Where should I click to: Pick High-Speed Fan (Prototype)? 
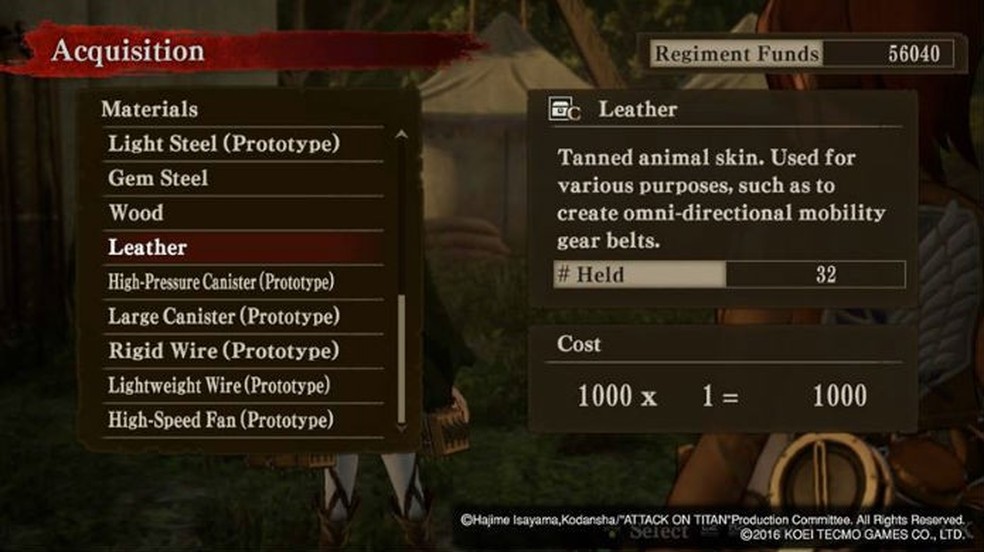click(221, 420)
